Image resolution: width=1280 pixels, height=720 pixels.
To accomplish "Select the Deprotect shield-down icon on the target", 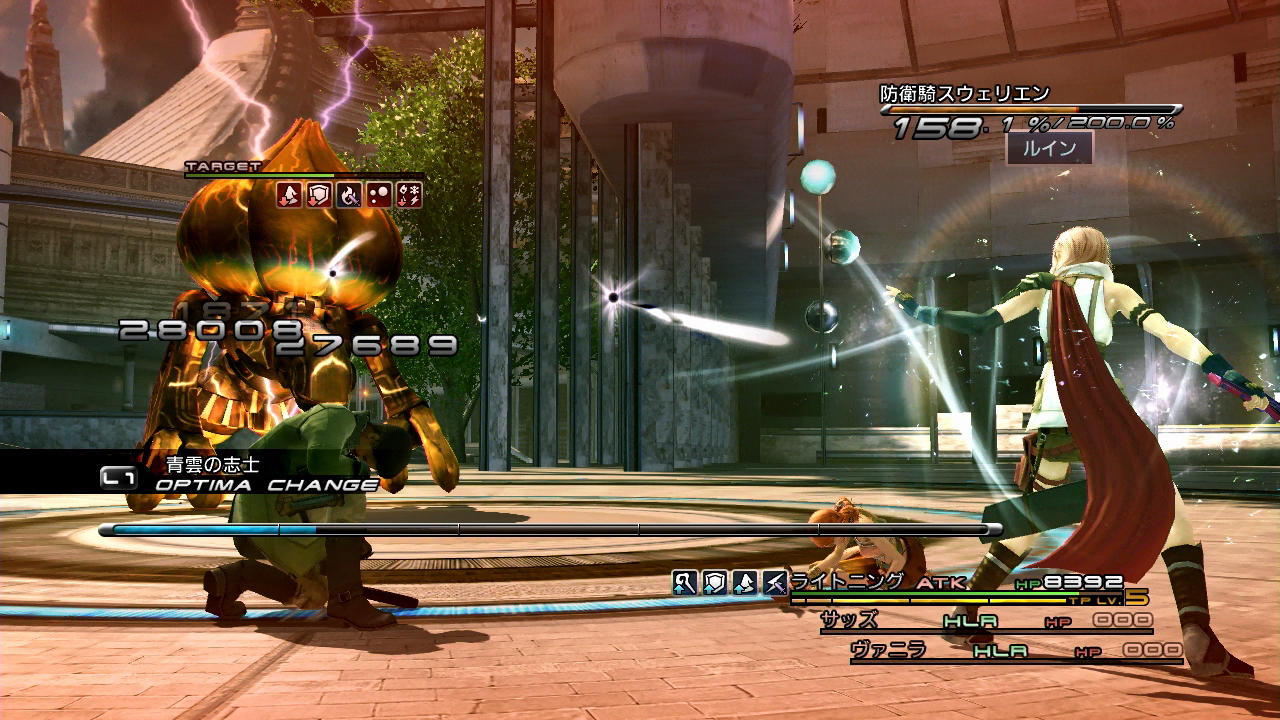I will click(319, 195).
